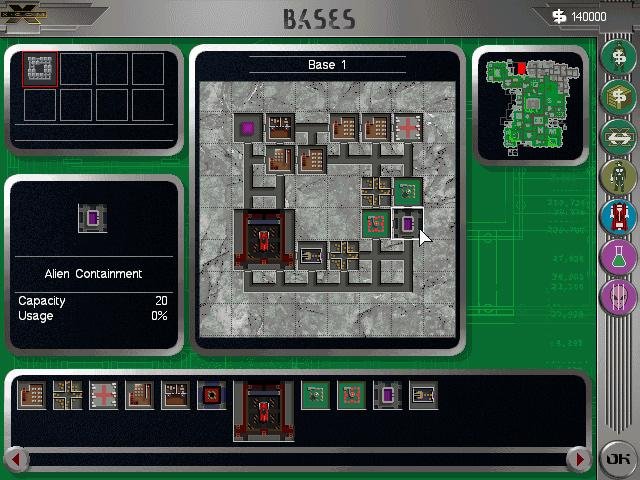Choose the red cross medical facility in build list
The width and height of the screenshot is (640, 480).
click(103, 396)
